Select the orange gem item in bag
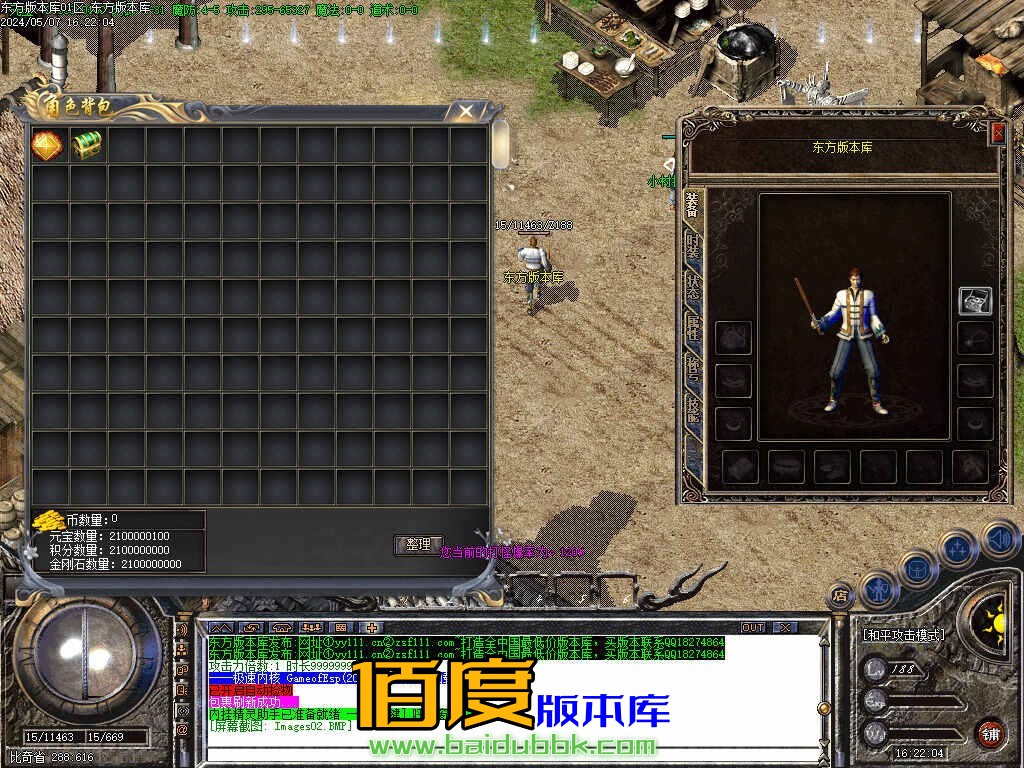The height and width of the screenshot is (768, 1024). tap(47, 145)
